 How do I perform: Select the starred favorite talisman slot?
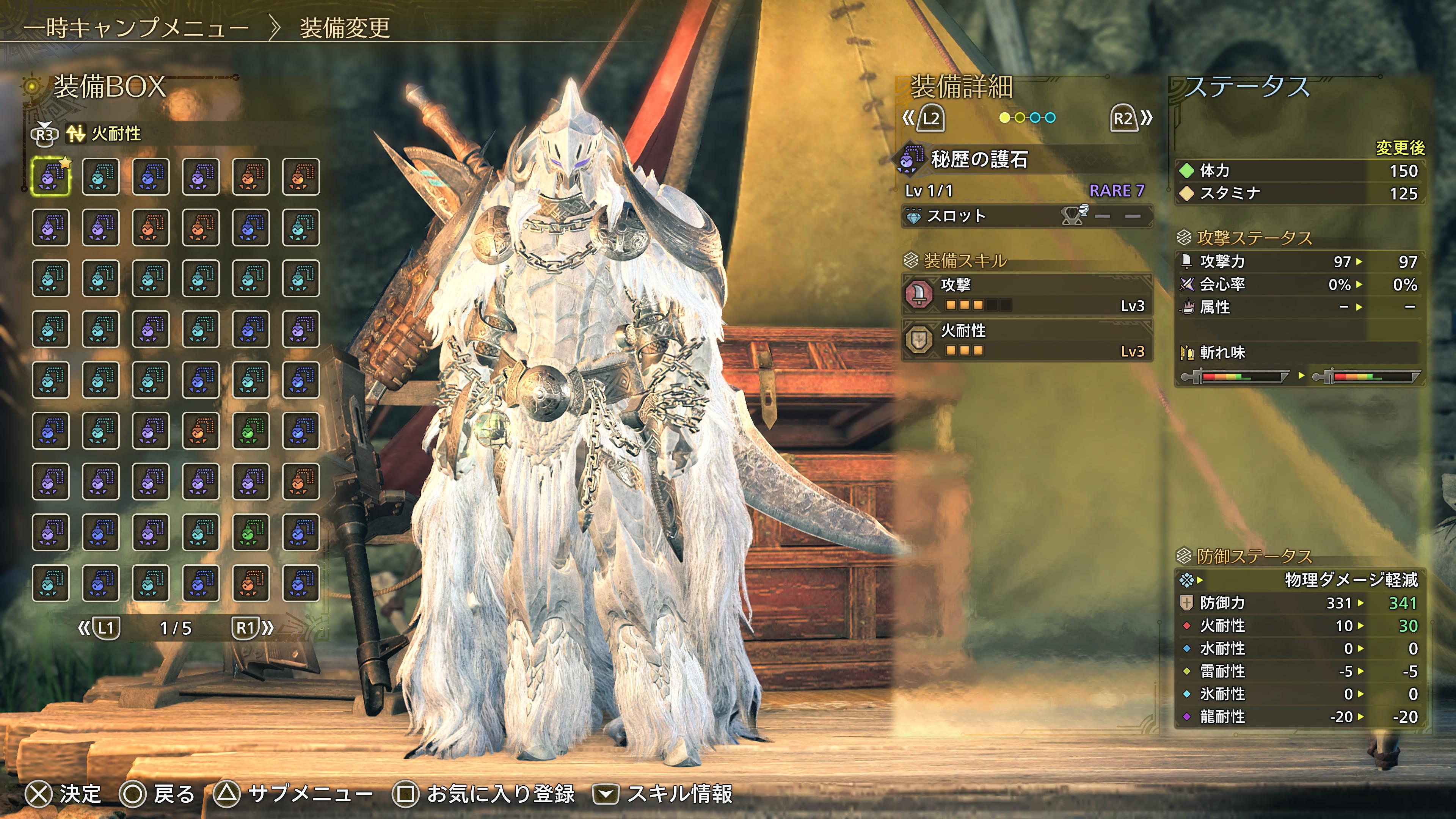[51, 177]
